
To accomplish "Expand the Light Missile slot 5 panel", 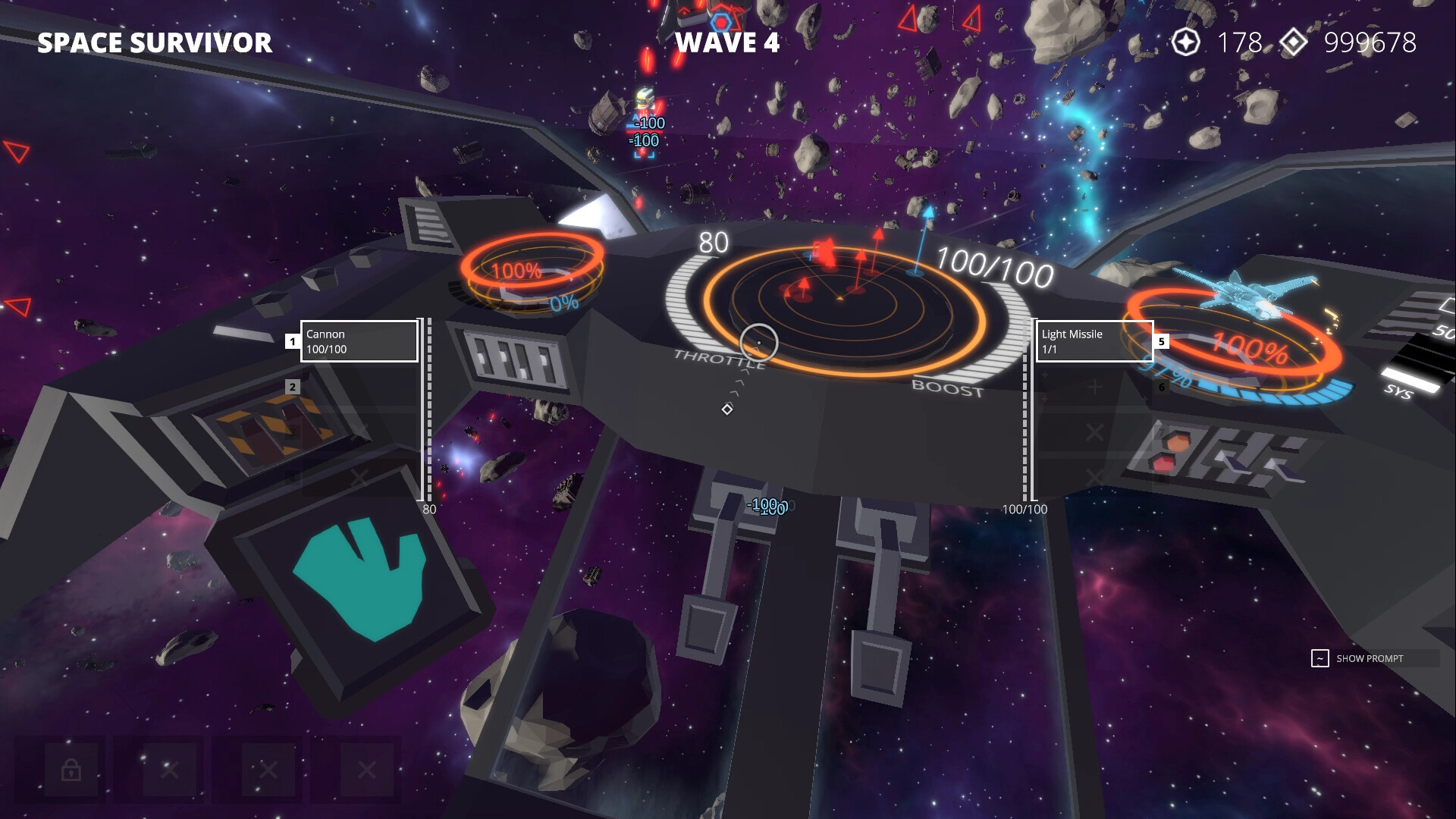I will [1094, 342].
